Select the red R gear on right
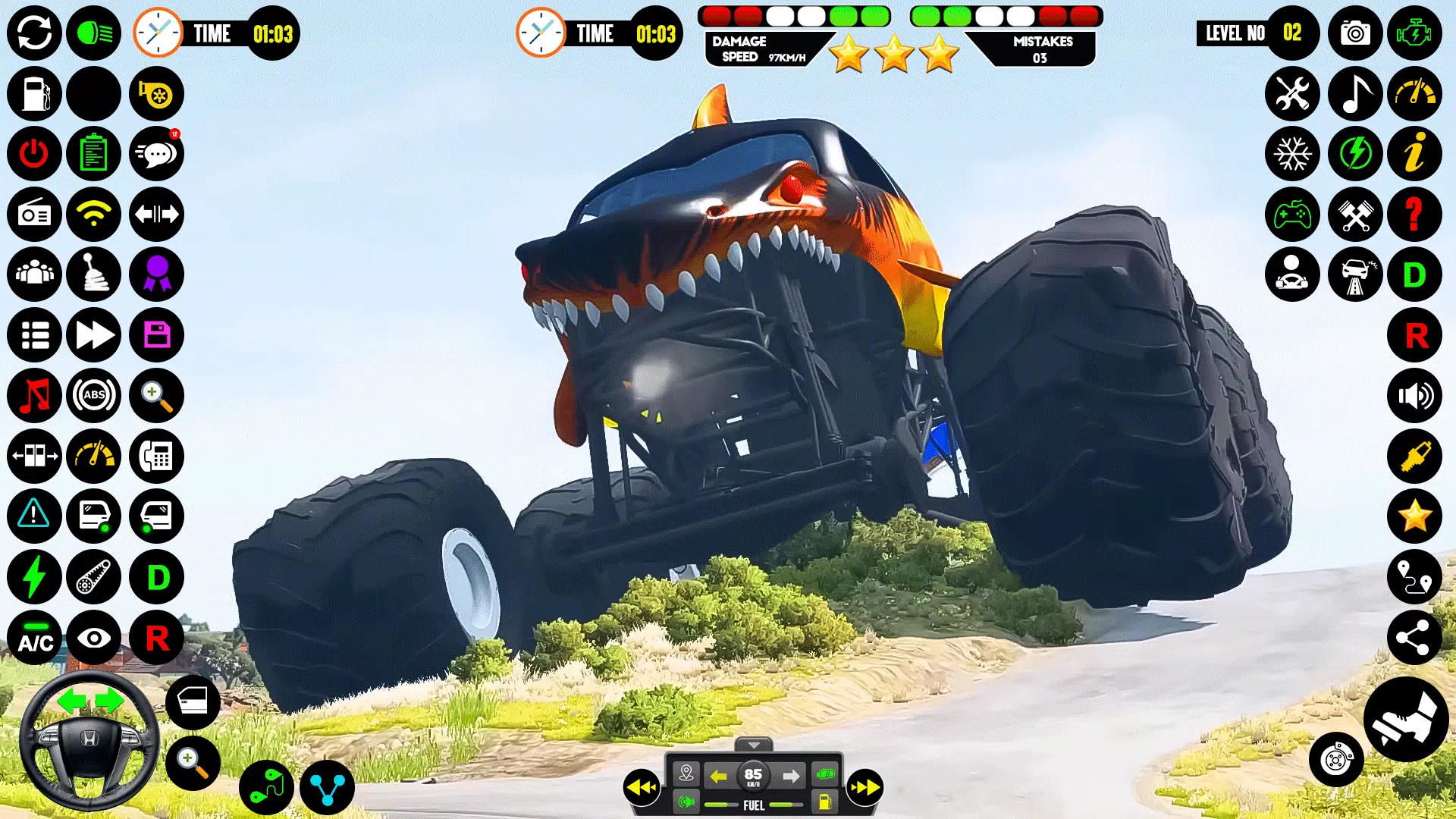The width and height of the screenshot is (1456, 819). coord(1415,334)
